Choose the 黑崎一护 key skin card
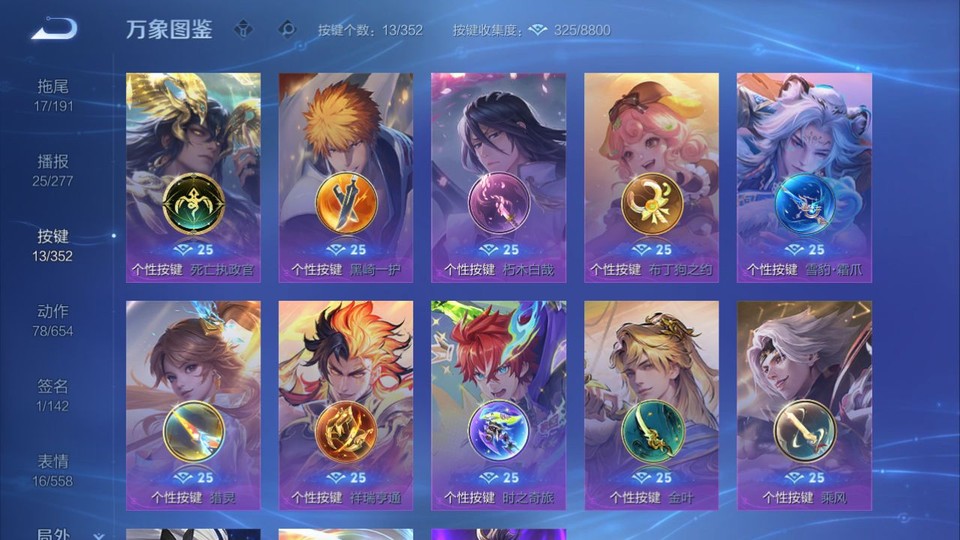 tap(346, 177)
